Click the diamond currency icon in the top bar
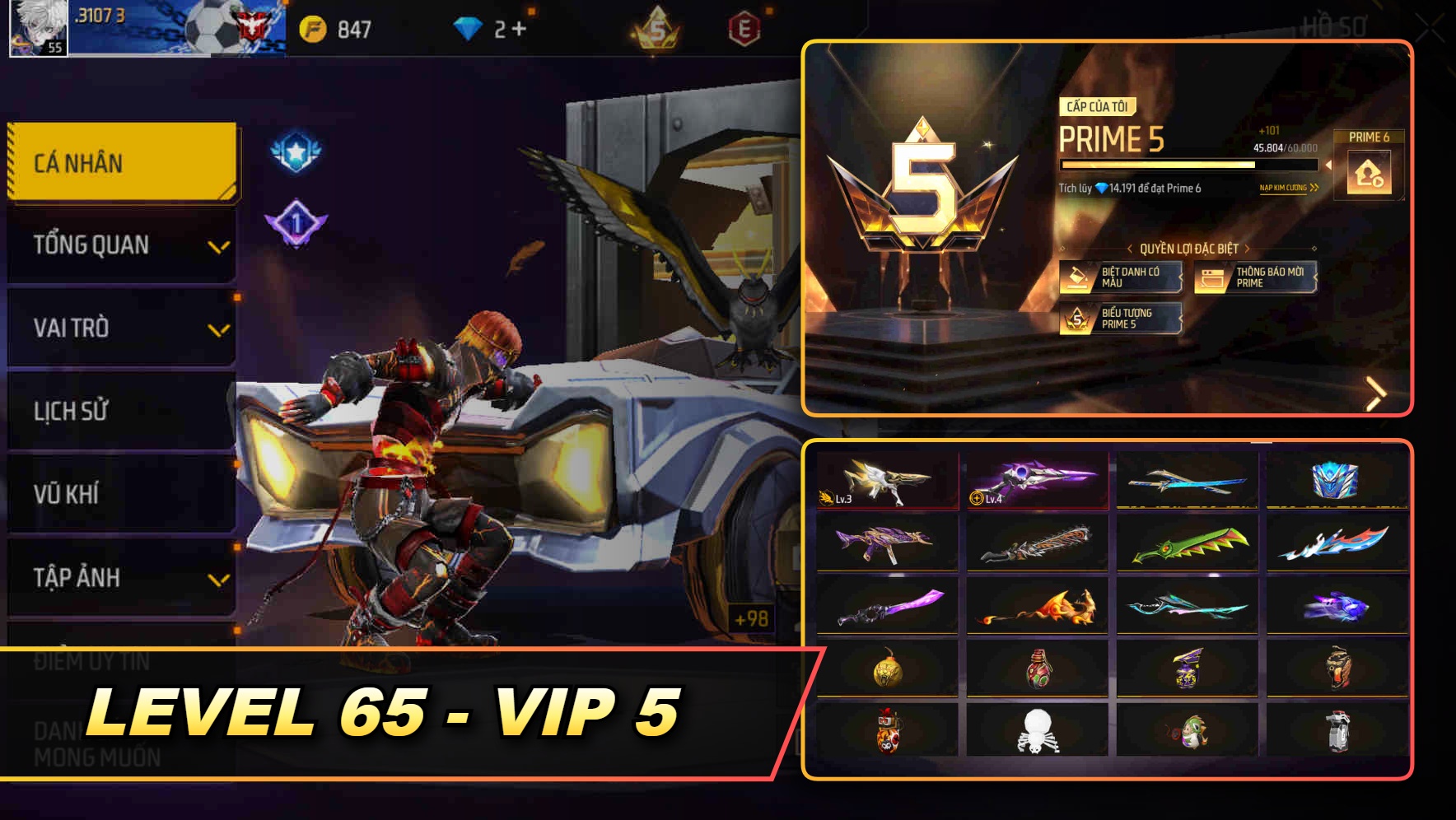 (x=469, y=29)
